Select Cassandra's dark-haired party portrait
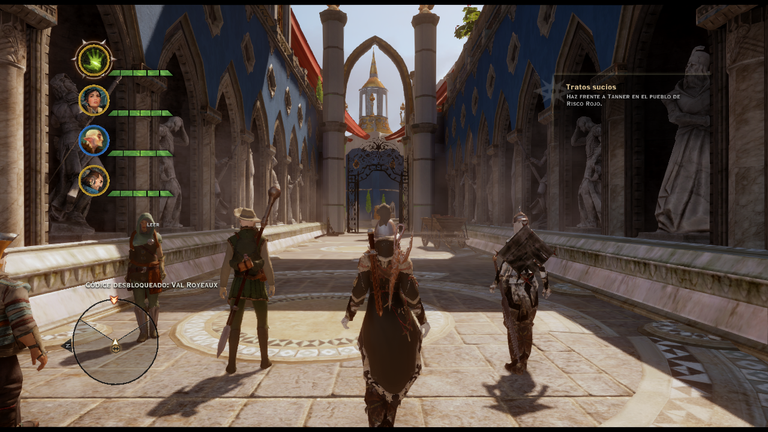This screenshot has width=768, height=432. (94, 100)
